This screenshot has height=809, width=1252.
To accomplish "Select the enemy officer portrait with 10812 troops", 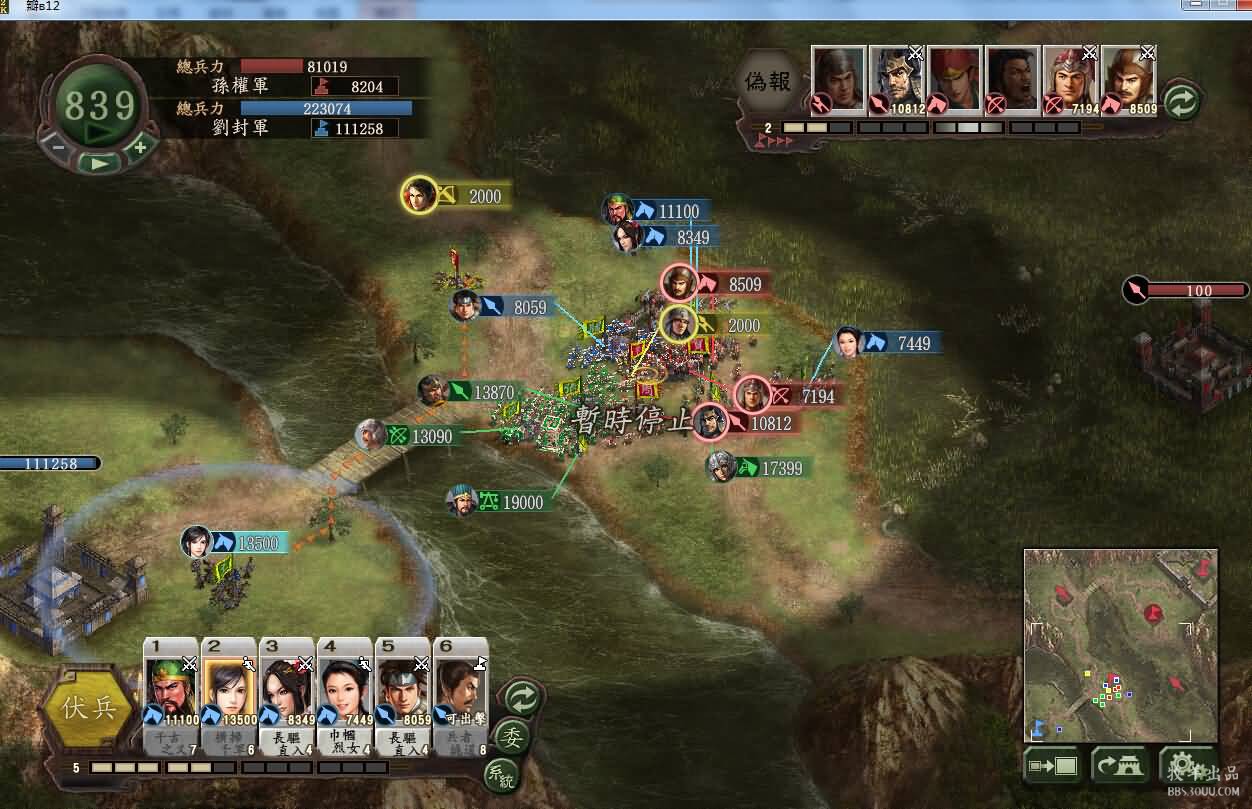I will [897, 80].
